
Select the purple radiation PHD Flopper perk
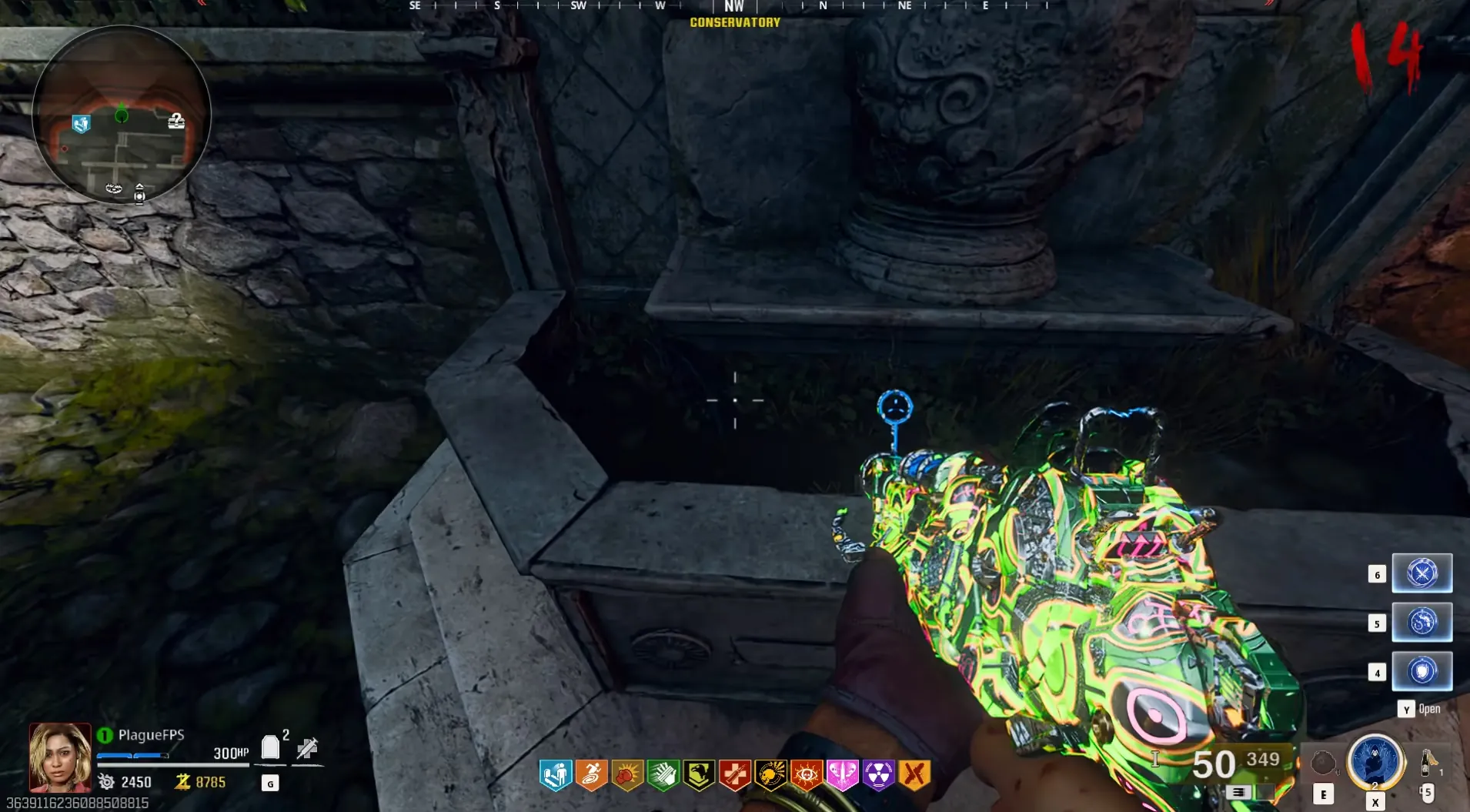coord(878,775)
